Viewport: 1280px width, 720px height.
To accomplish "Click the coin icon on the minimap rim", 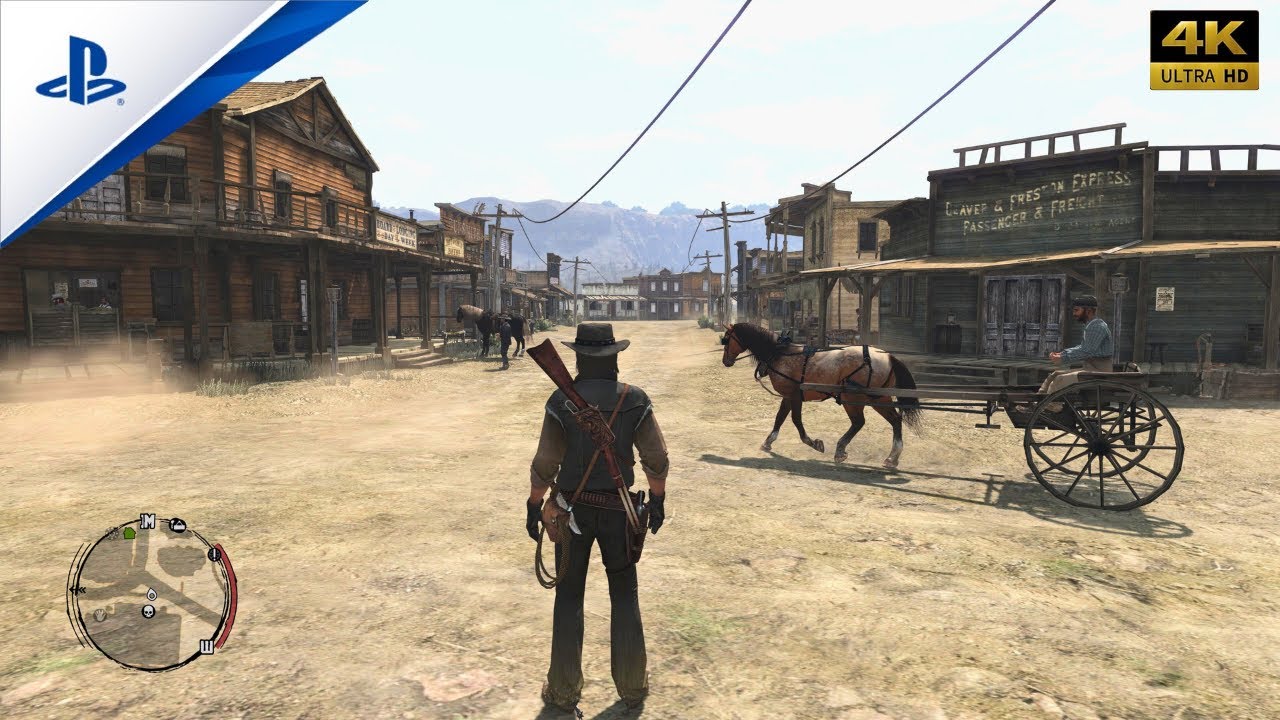I will tap(214, 555).
